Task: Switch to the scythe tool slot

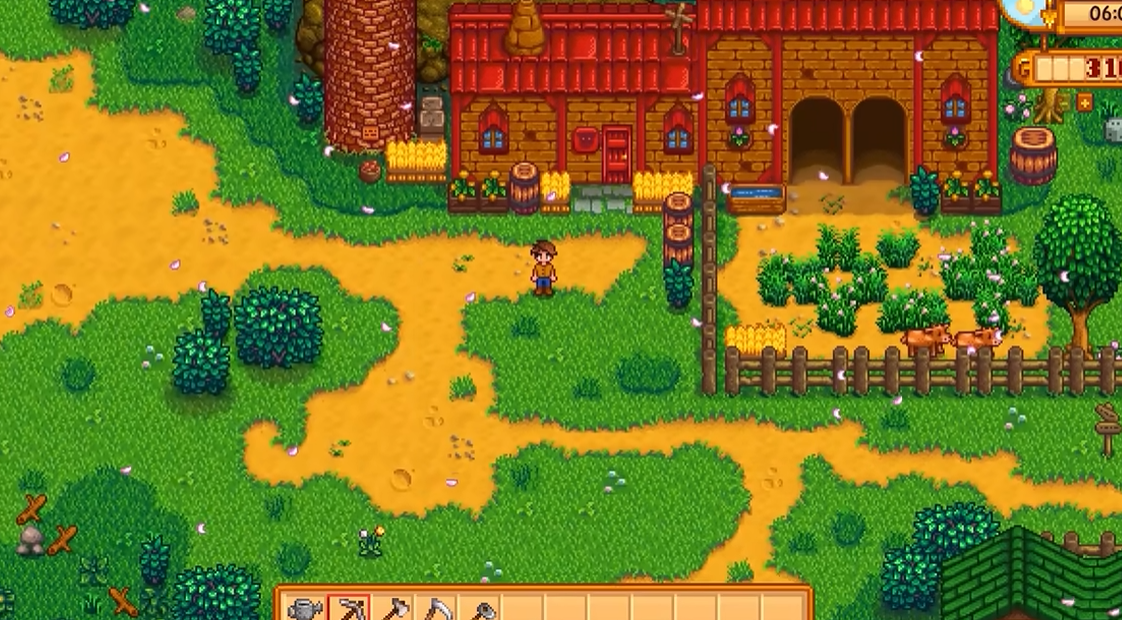Action: [437, 609]
